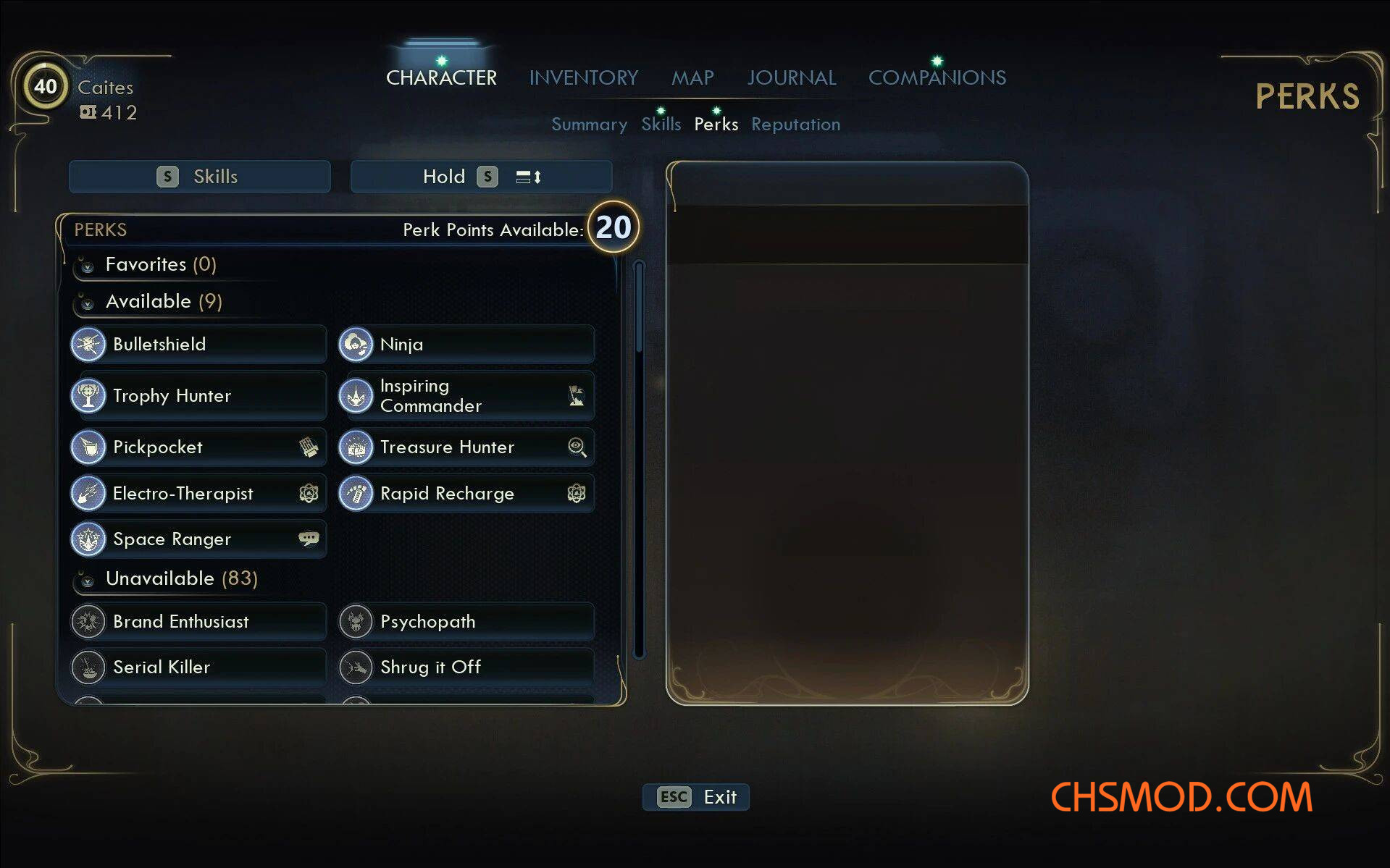The width and height of the screenshot is (1390, 868).
Task: Choose the Treasure Hunter perk
Action: (x=466, y=447)
